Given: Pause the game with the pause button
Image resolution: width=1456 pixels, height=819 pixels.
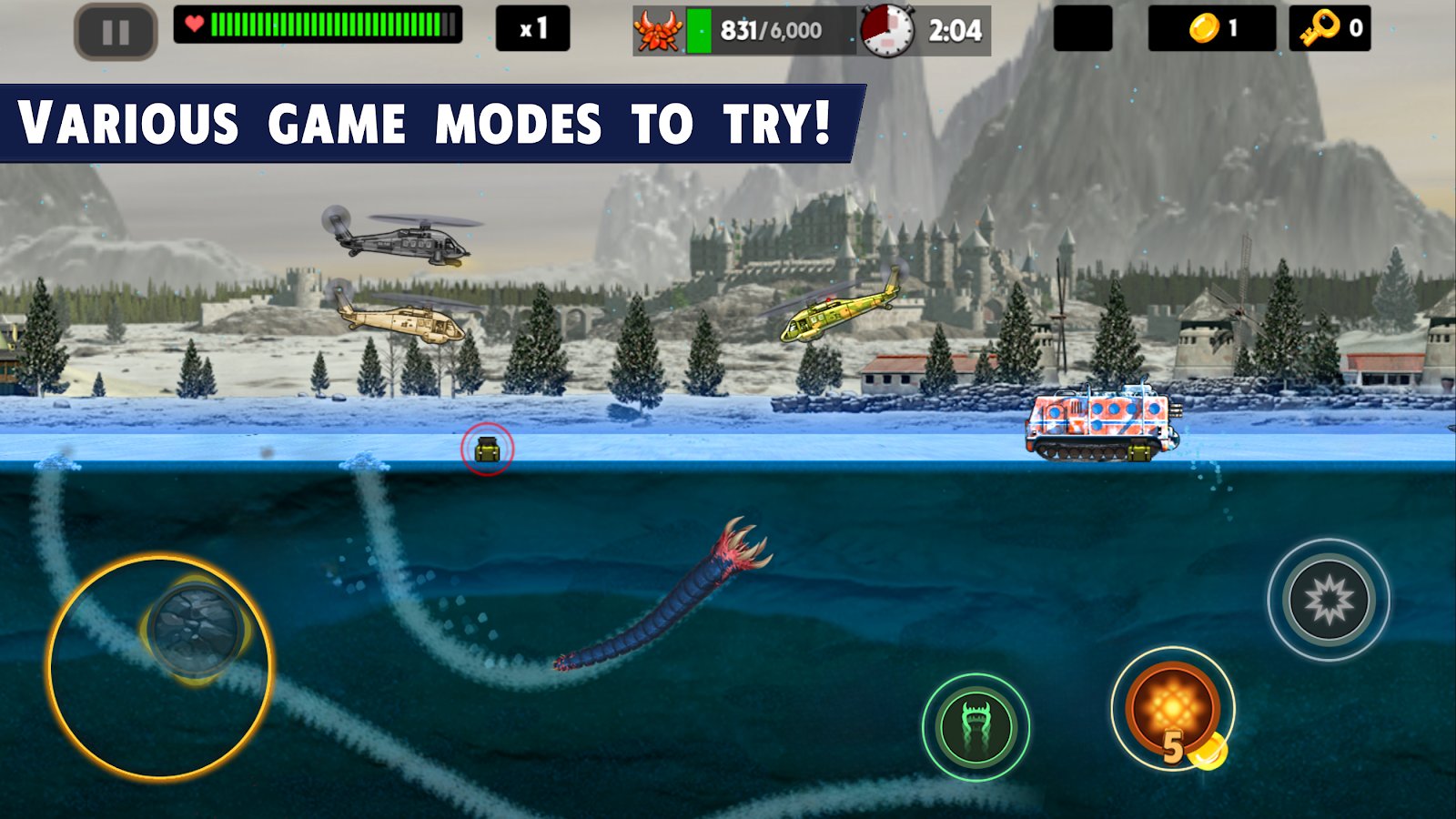Looking at the screenshot, I should [116, 33].
